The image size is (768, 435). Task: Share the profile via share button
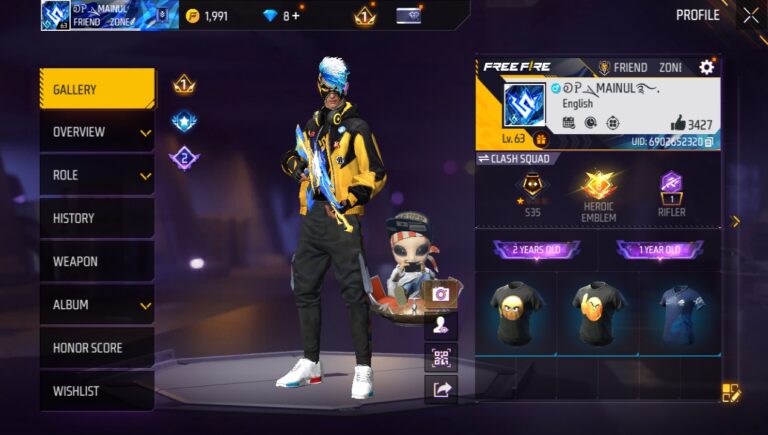click(x=440, y=389)
